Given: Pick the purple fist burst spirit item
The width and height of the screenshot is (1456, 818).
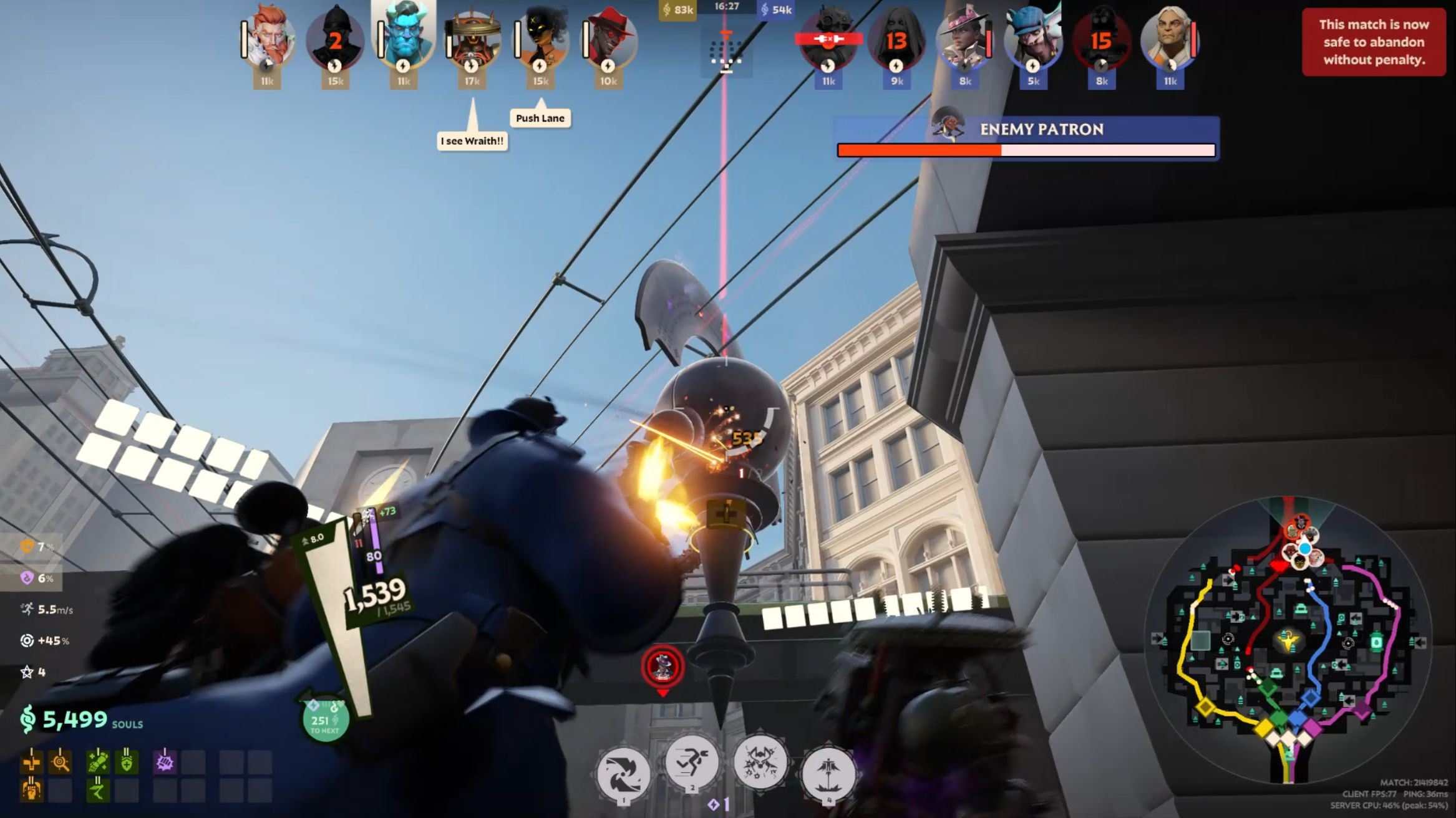Looking at the screenshot, I should (165, 763).
